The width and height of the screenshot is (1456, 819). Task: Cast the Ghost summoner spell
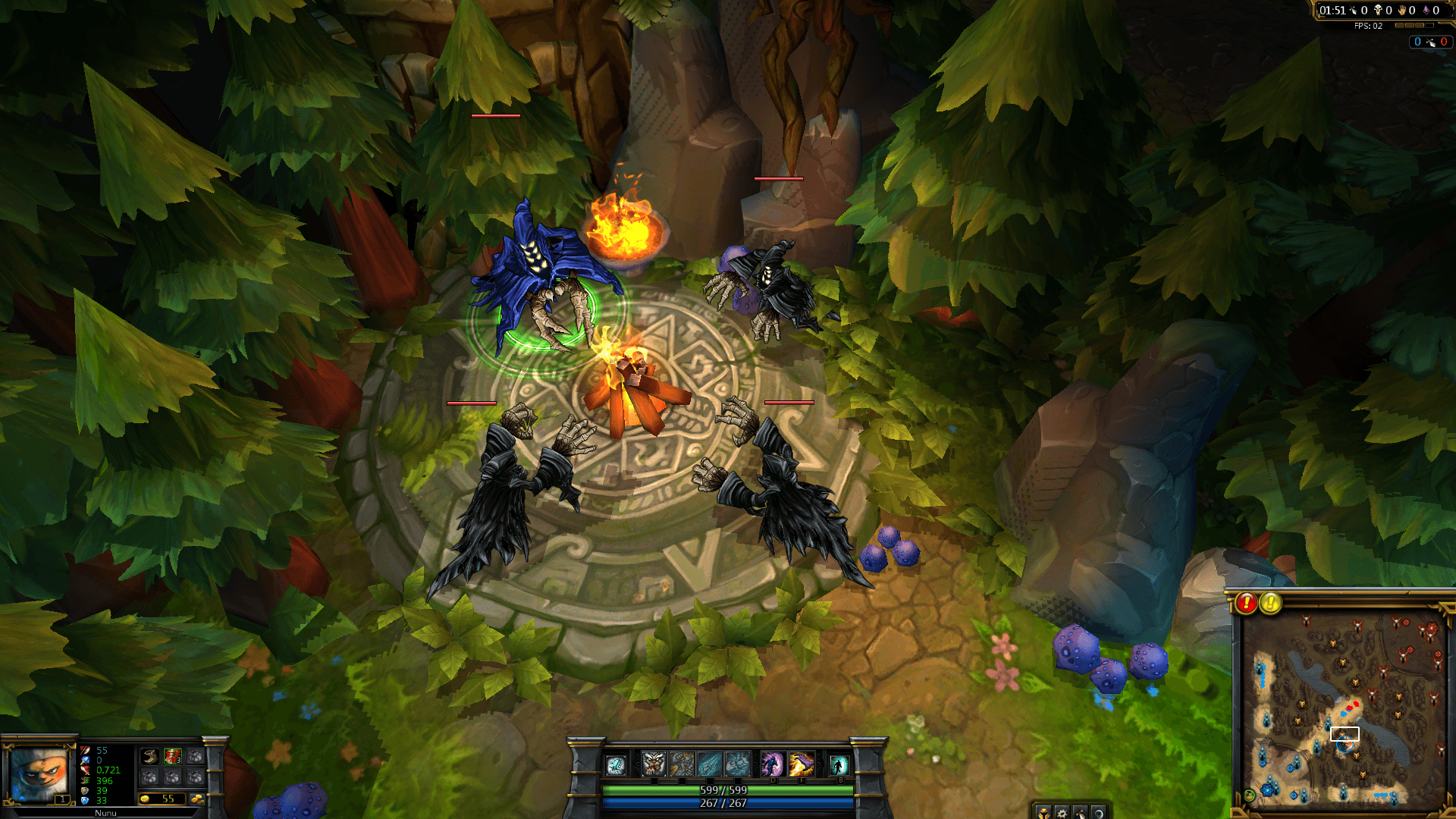[772, 764]
